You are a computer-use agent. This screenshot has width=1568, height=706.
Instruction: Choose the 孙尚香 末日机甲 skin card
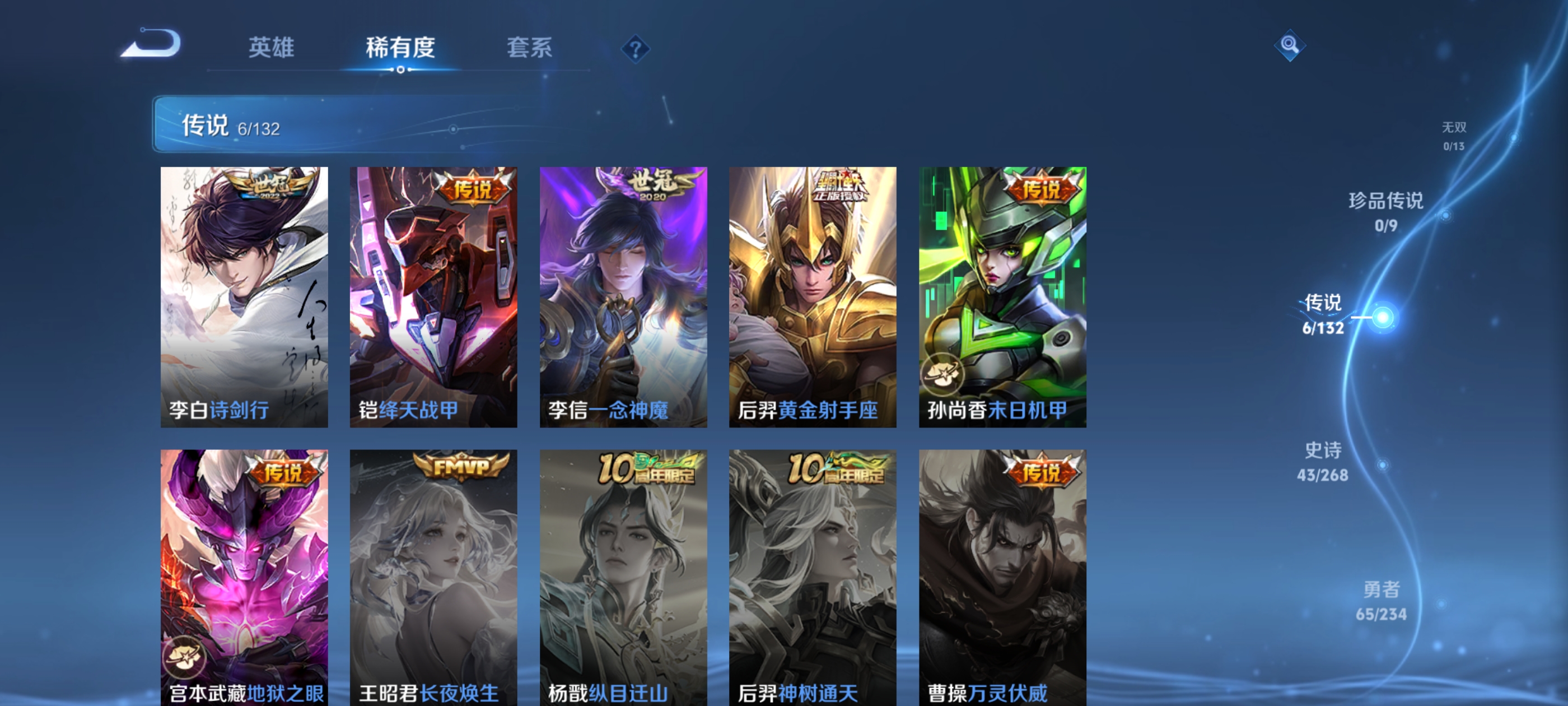click(x=1002, y=296)
